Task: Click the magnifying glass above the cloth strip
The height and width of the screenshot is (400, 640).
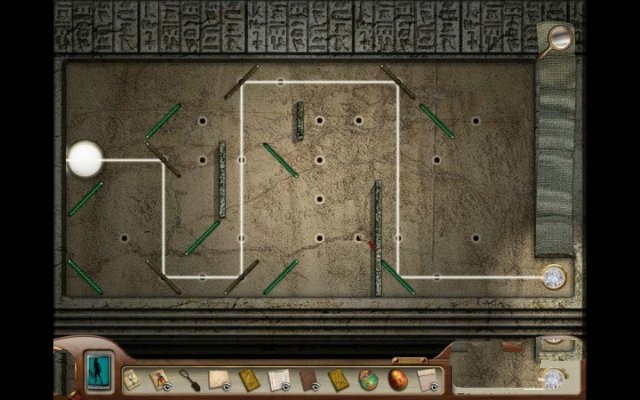Action: [x=560, y=38]
